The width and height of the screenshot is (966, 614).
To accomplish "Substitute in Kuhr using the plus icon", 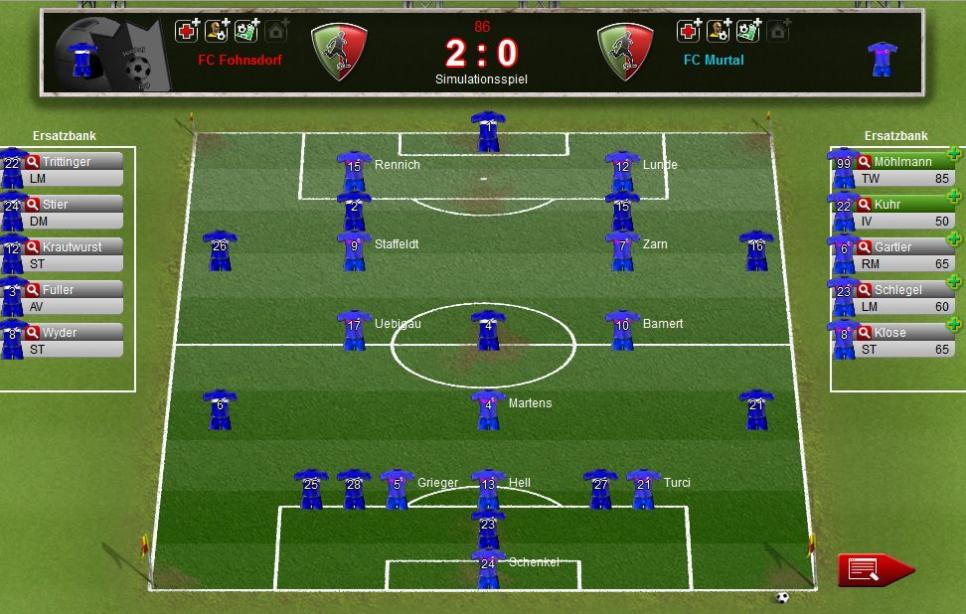I will click(953, 197).
